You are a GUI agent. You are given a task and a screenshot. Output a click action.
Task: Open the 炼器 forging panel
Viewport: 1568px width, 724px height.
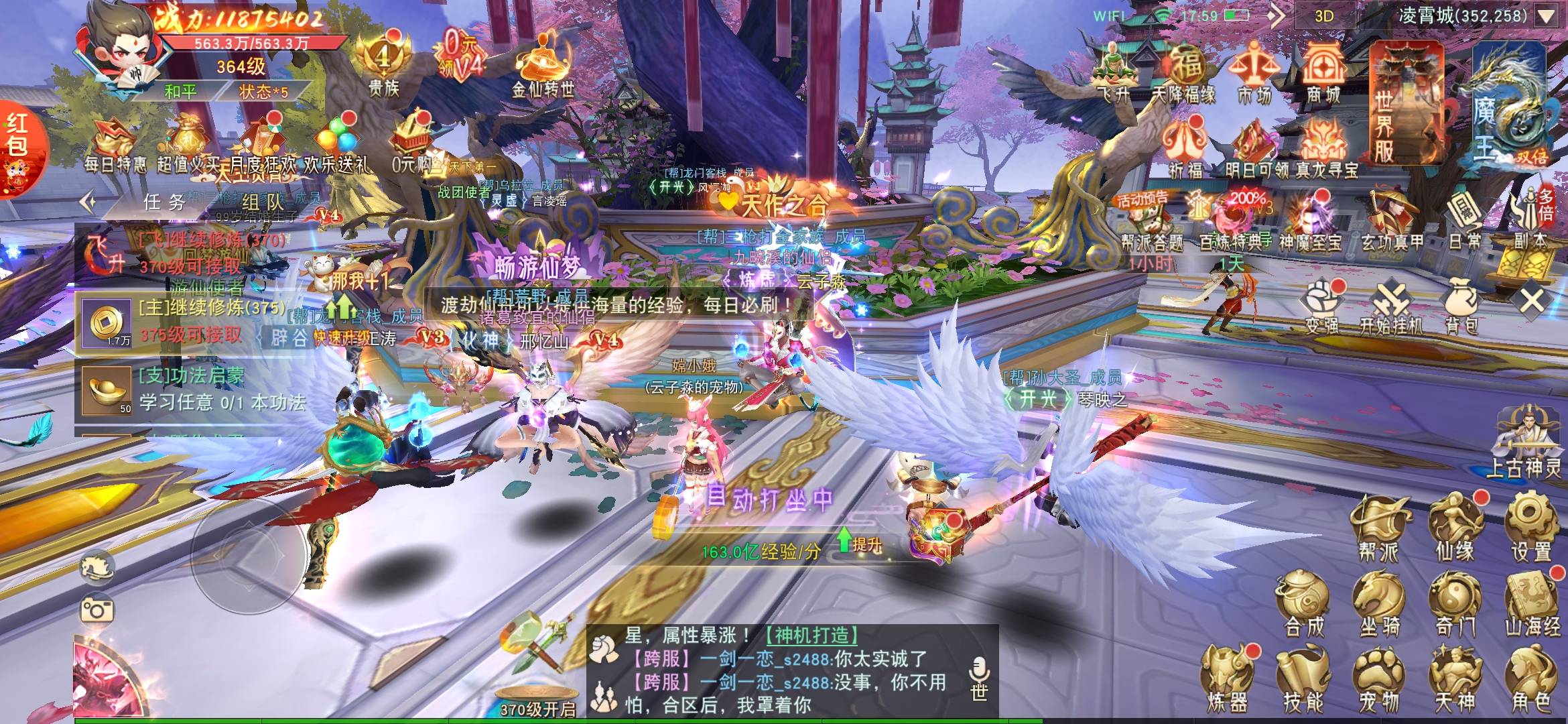[x=1228, y=680]
